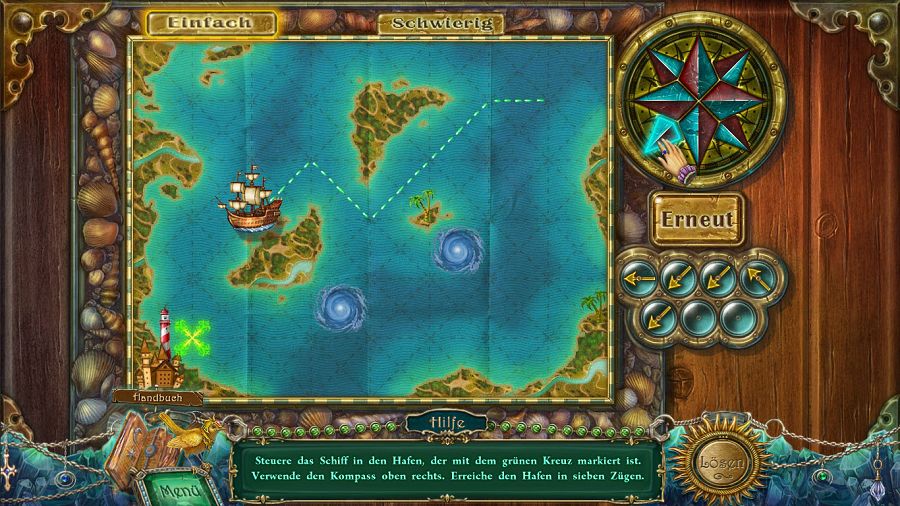Show the Hilfe panel
This screenshot has width=900, height=506.
coord(448,423)
